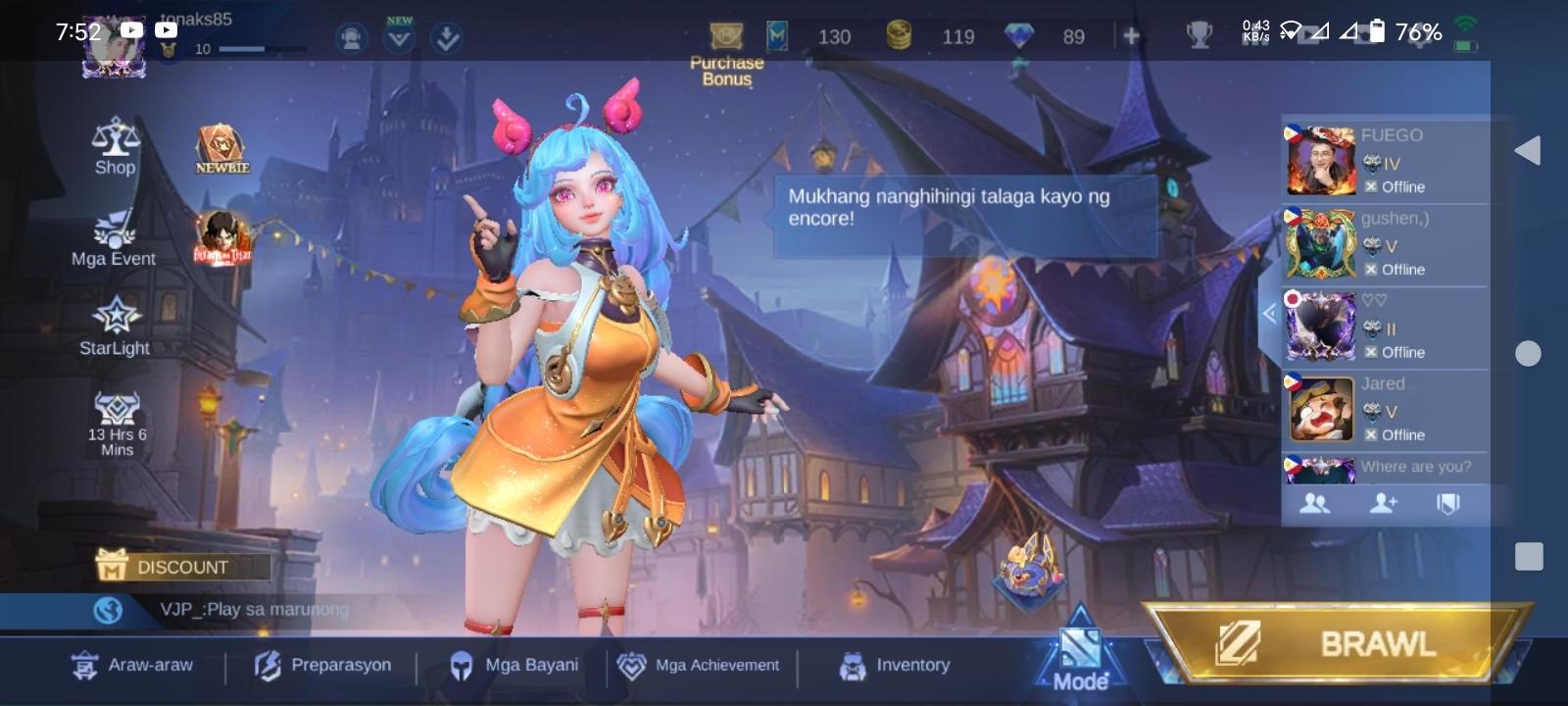Screen dimensions: 1568x706
Task: Click the add friend icon in friends panel
Action: tap(1385, 502)
